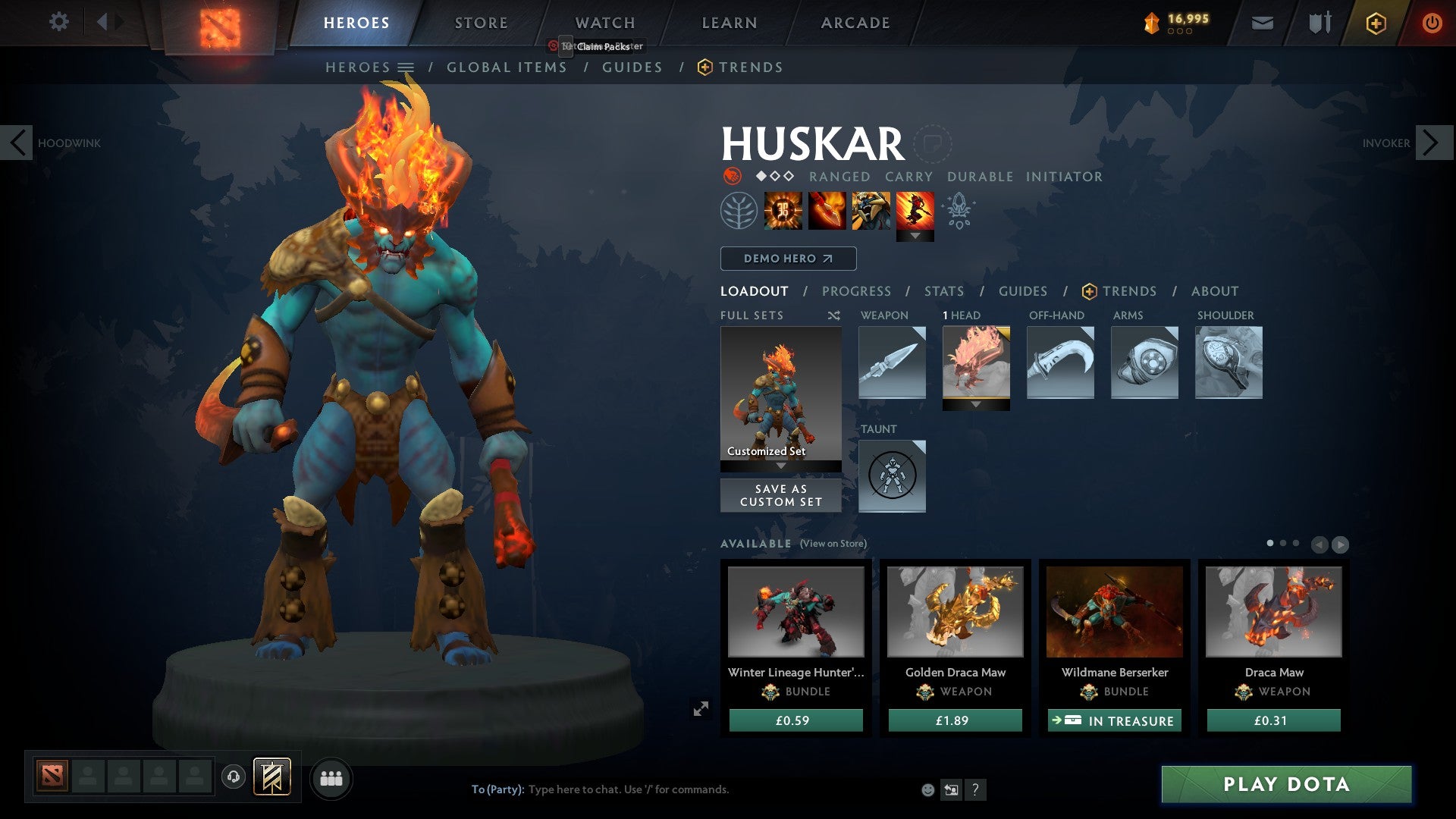Image resolution: width=1456 pixels, height=819 pixels.
Task: Open the settings gear icon
Action: [59, 22]
